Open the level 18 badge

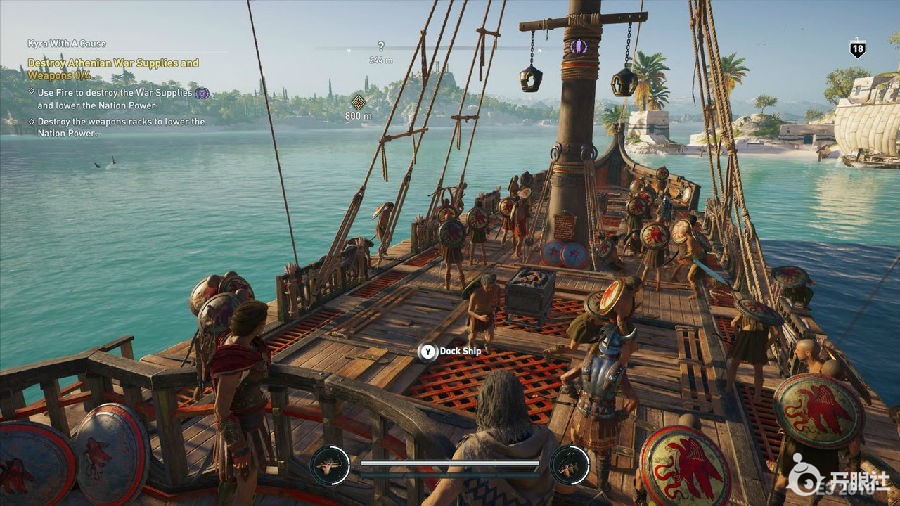pyautogui.click(x=858, y=48)
